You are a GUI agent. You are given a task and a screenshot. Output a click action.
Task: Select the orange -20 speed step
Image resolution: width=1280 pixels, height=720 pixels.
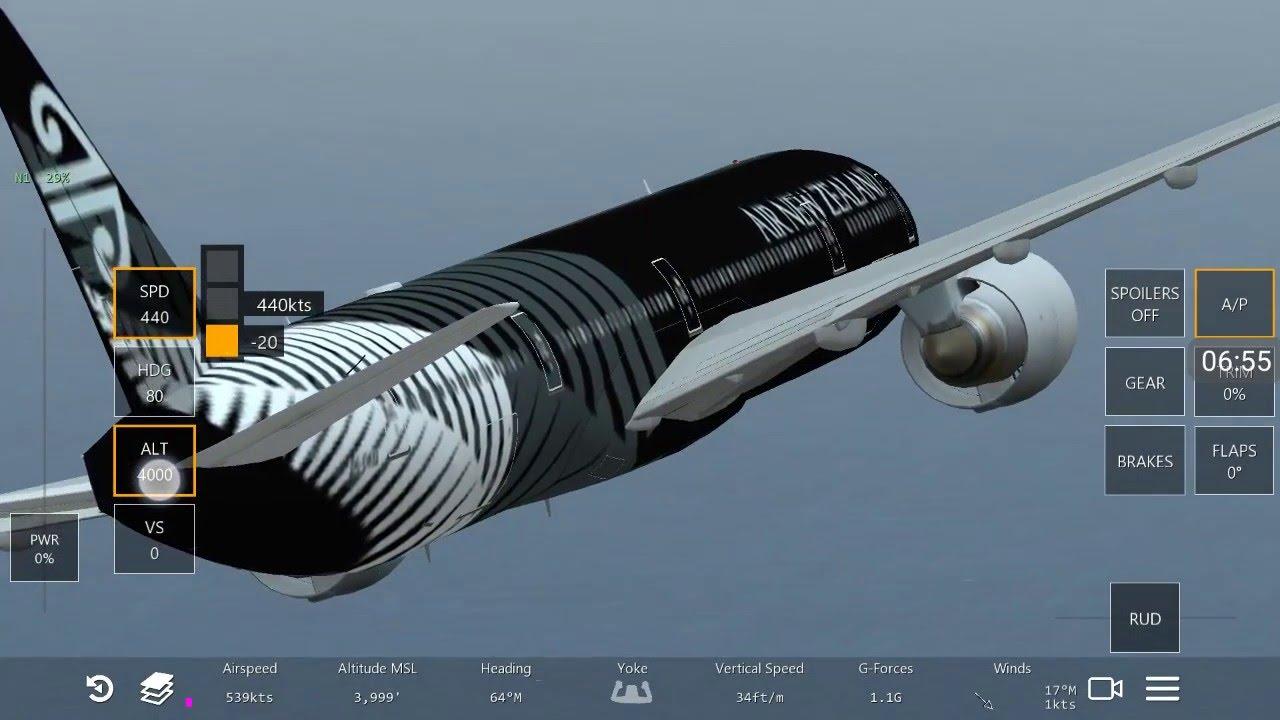[x=222, y=341]
